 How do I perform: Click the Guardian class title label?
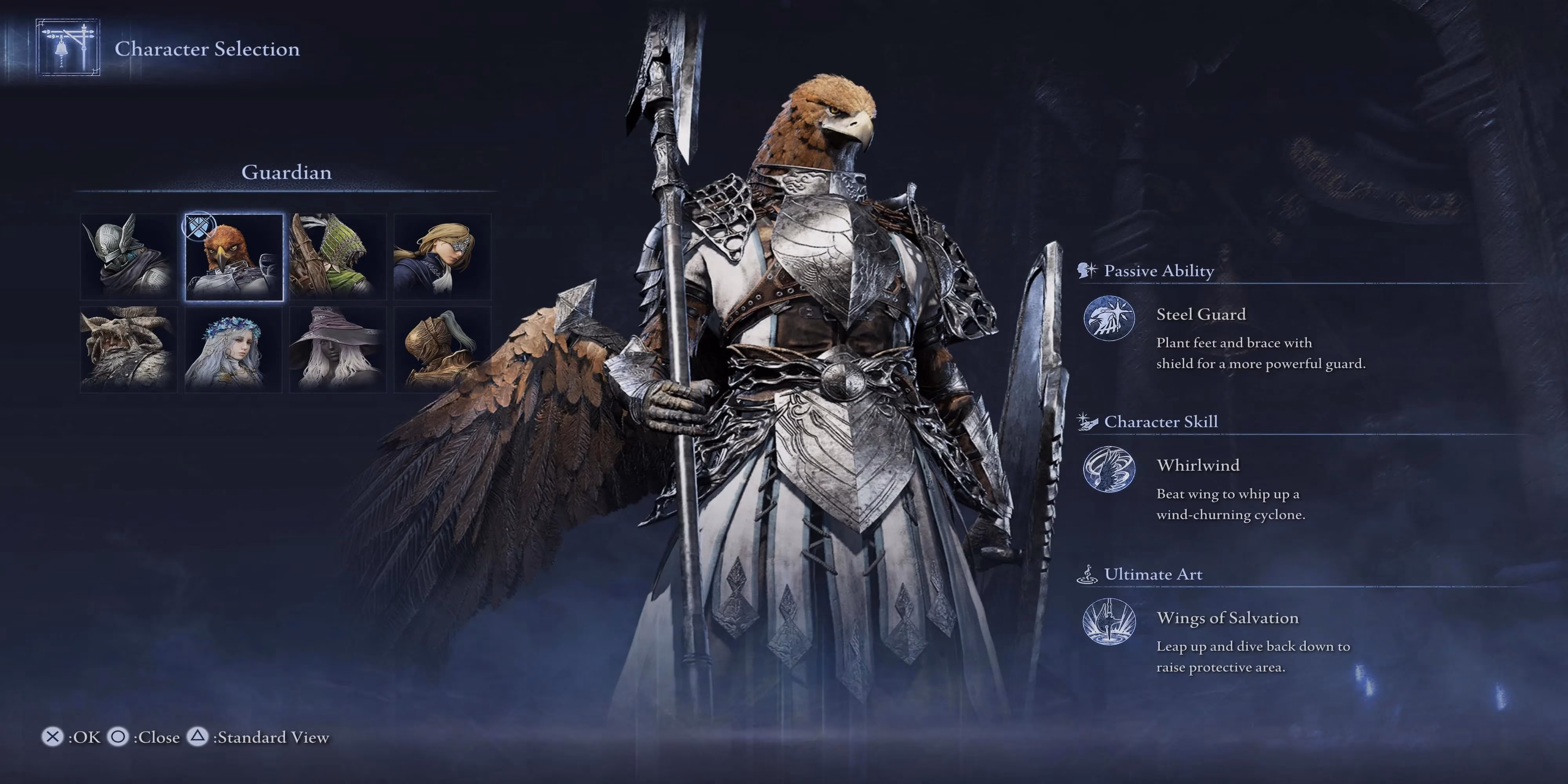click(x=286, y=172)
